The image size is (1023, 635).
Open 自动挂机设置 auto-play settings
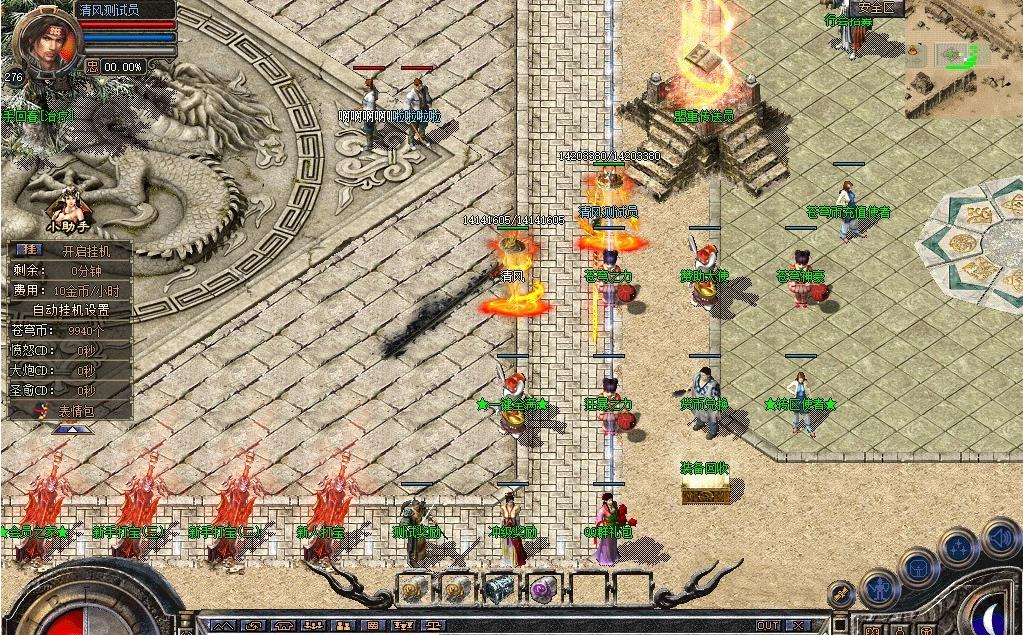[70, 309]
